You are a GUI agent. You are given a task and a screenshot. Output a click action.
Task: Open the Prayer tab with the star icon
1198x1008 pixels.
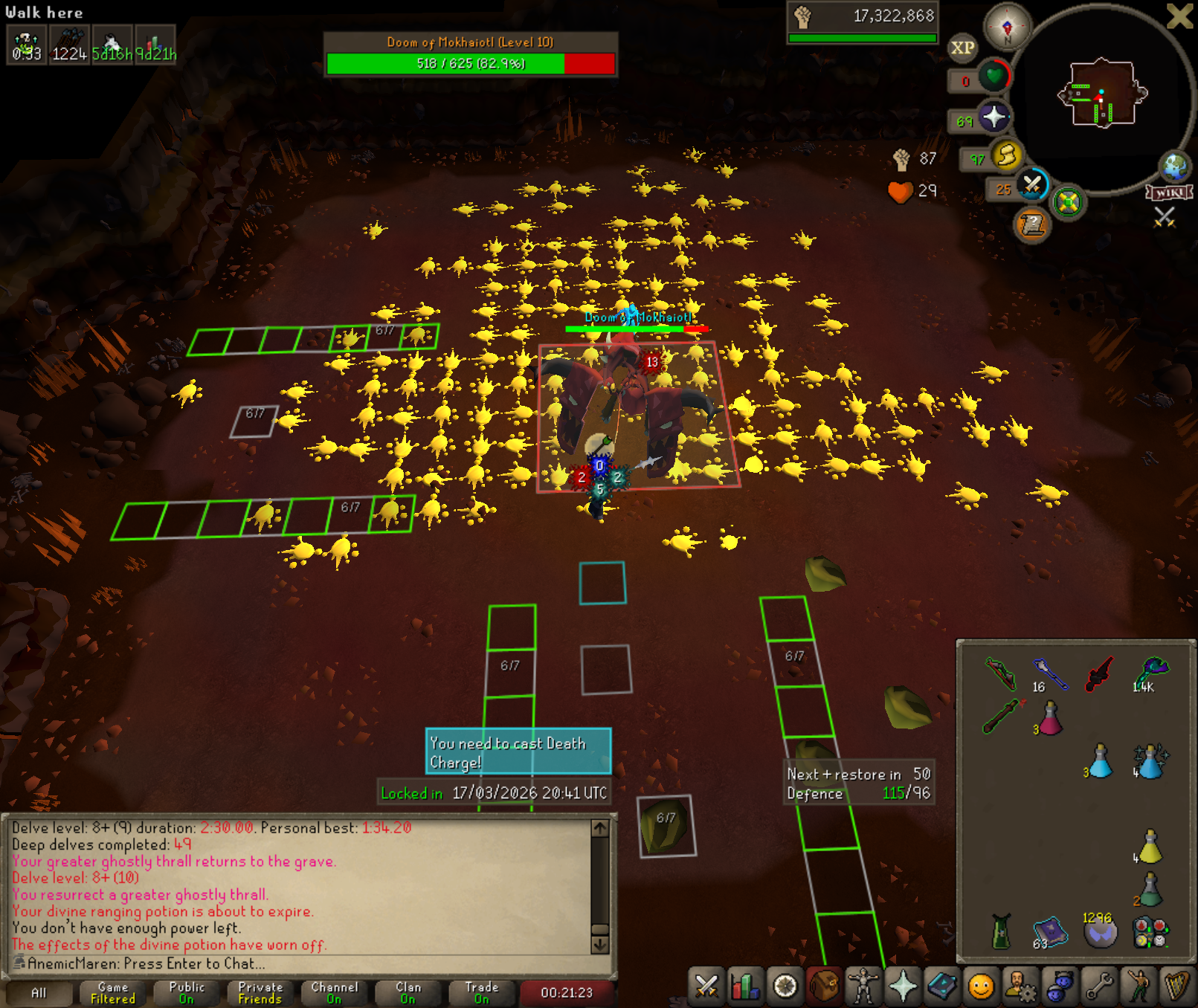(x=903, y=986)
